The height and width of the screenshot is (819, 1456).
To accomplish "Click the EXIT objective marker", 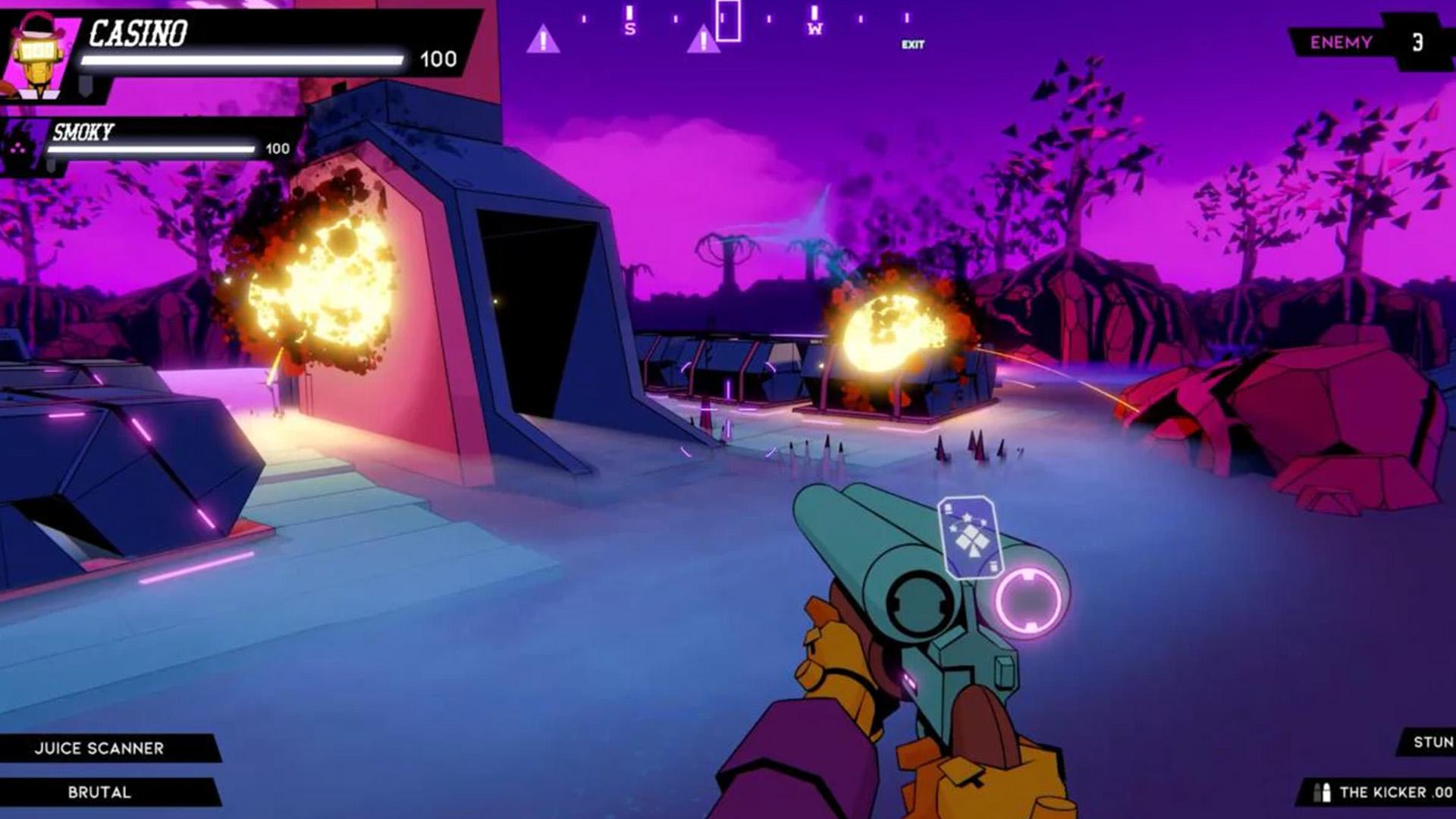I will (x=912, y=44).
